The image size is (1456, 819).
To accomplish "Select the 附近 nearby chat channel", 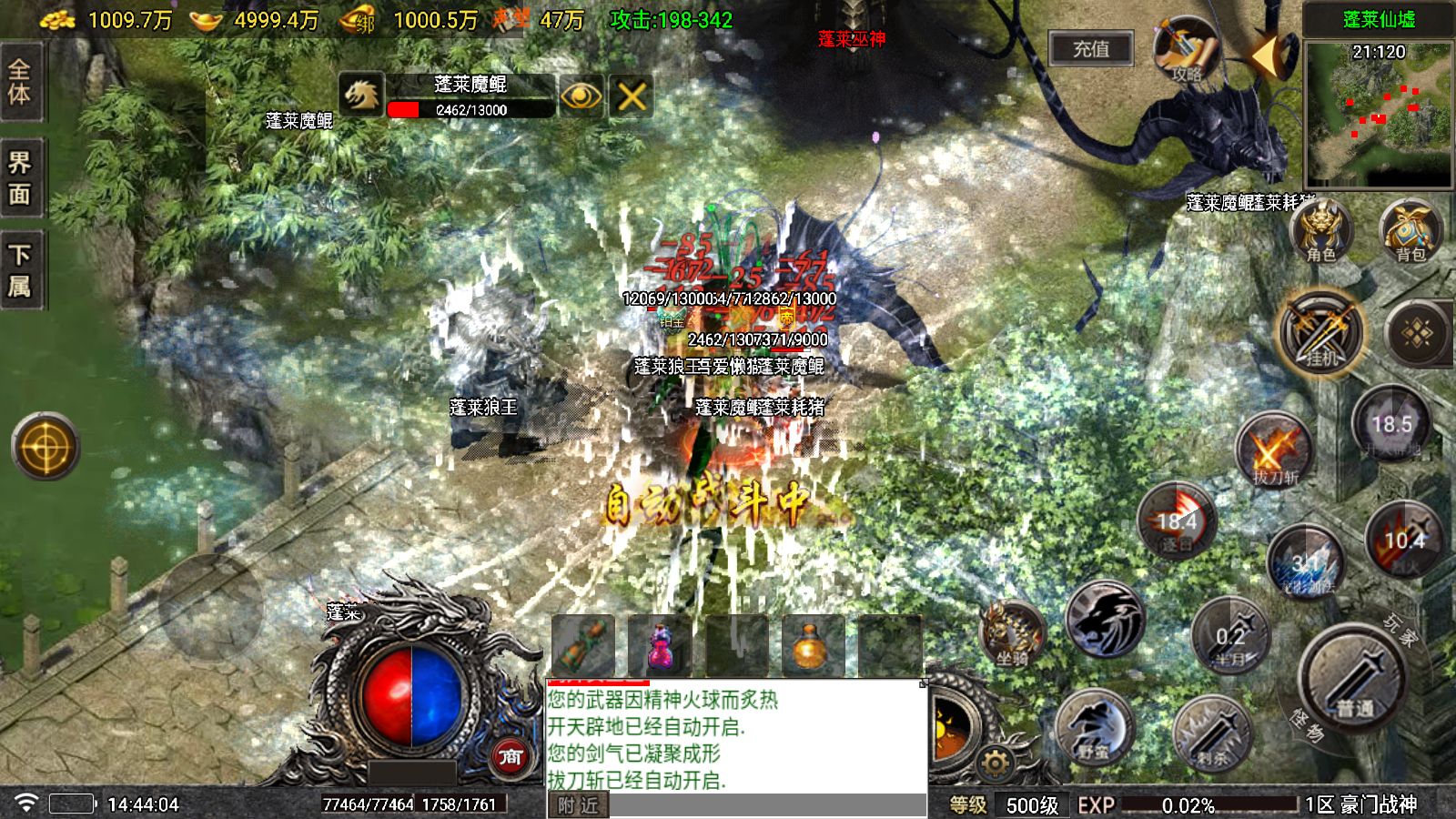I will [578, 805].
